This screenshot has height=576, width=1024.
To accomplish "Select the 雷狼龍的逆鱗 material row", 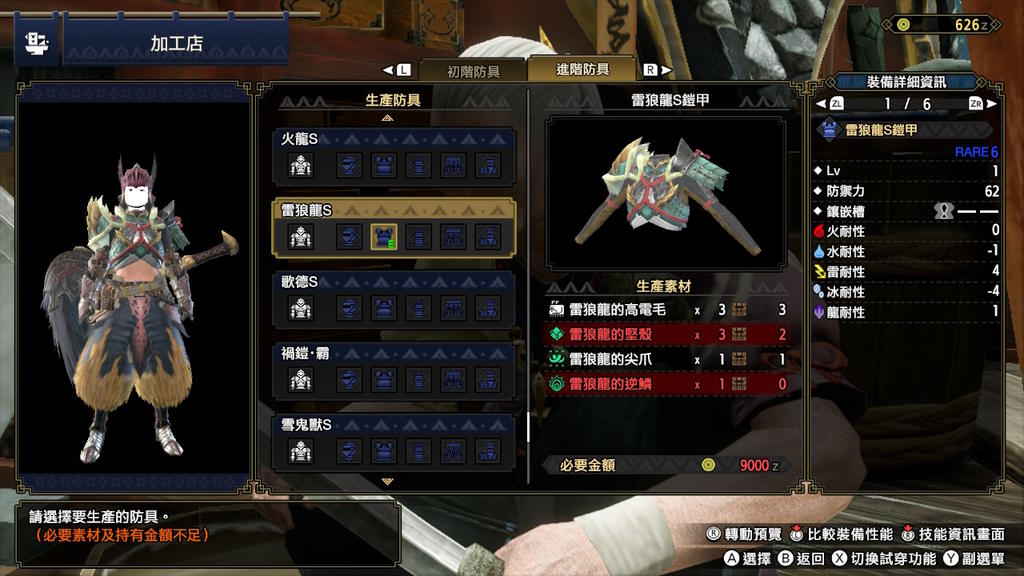I will pyautogui.click(x=667, y=383).
